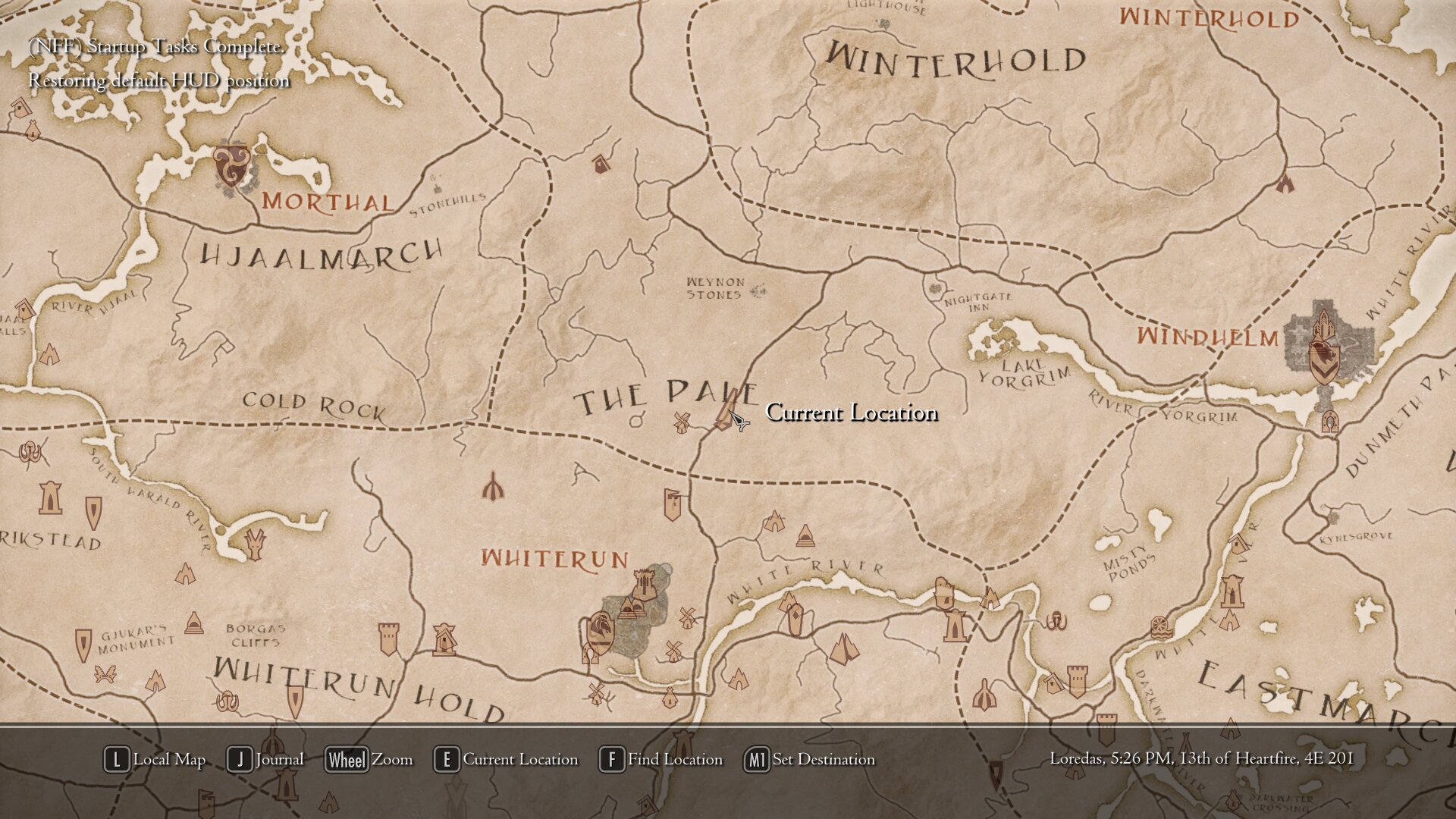Pick the Weynon Stones marker
Image resolution: width=1456 pixels, height=819 pixels.
759,290
